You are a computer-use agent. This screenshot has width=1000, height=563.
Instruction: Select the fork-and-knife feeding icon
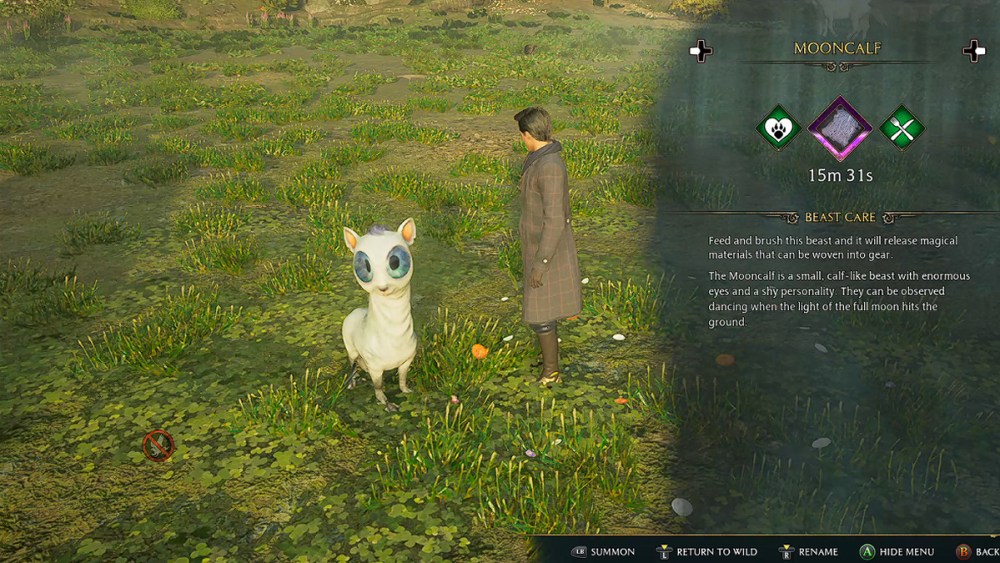pyautogui.click(x=902, y=128)
